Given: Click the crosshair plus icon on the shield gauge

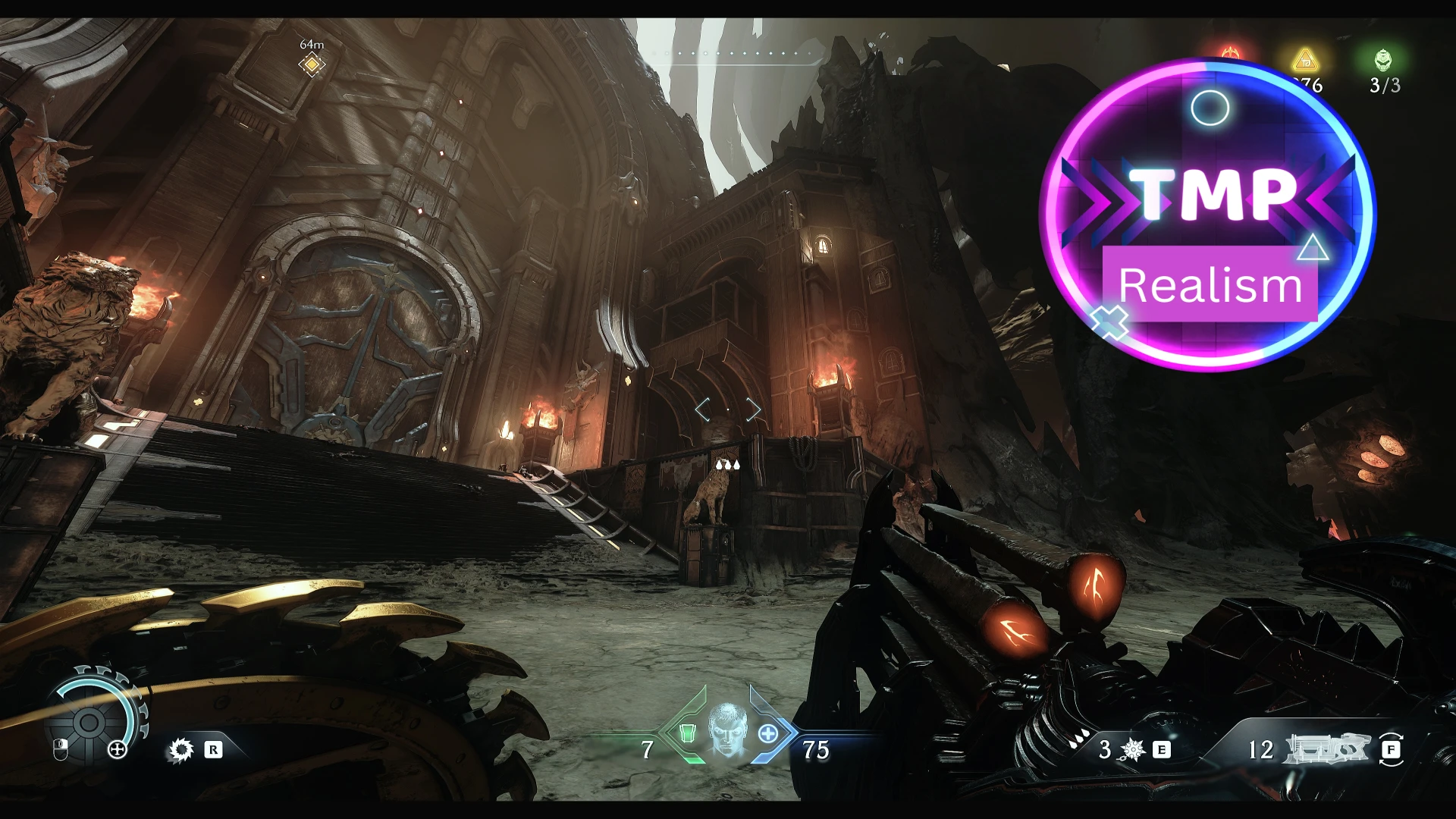Looking at the screenshot, I should (x=117, y=751).
